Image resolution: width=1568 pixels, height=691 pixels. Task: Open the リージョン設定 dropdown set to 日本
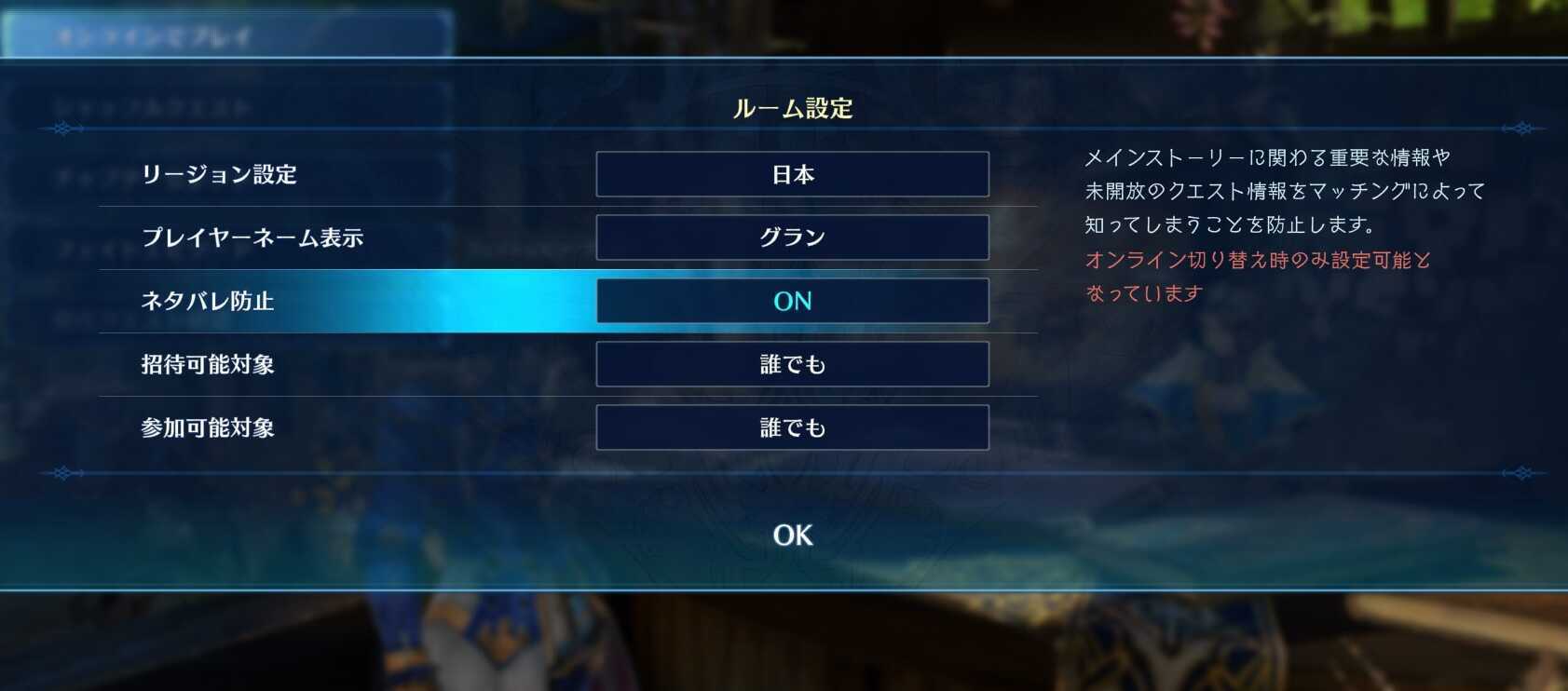792,174
